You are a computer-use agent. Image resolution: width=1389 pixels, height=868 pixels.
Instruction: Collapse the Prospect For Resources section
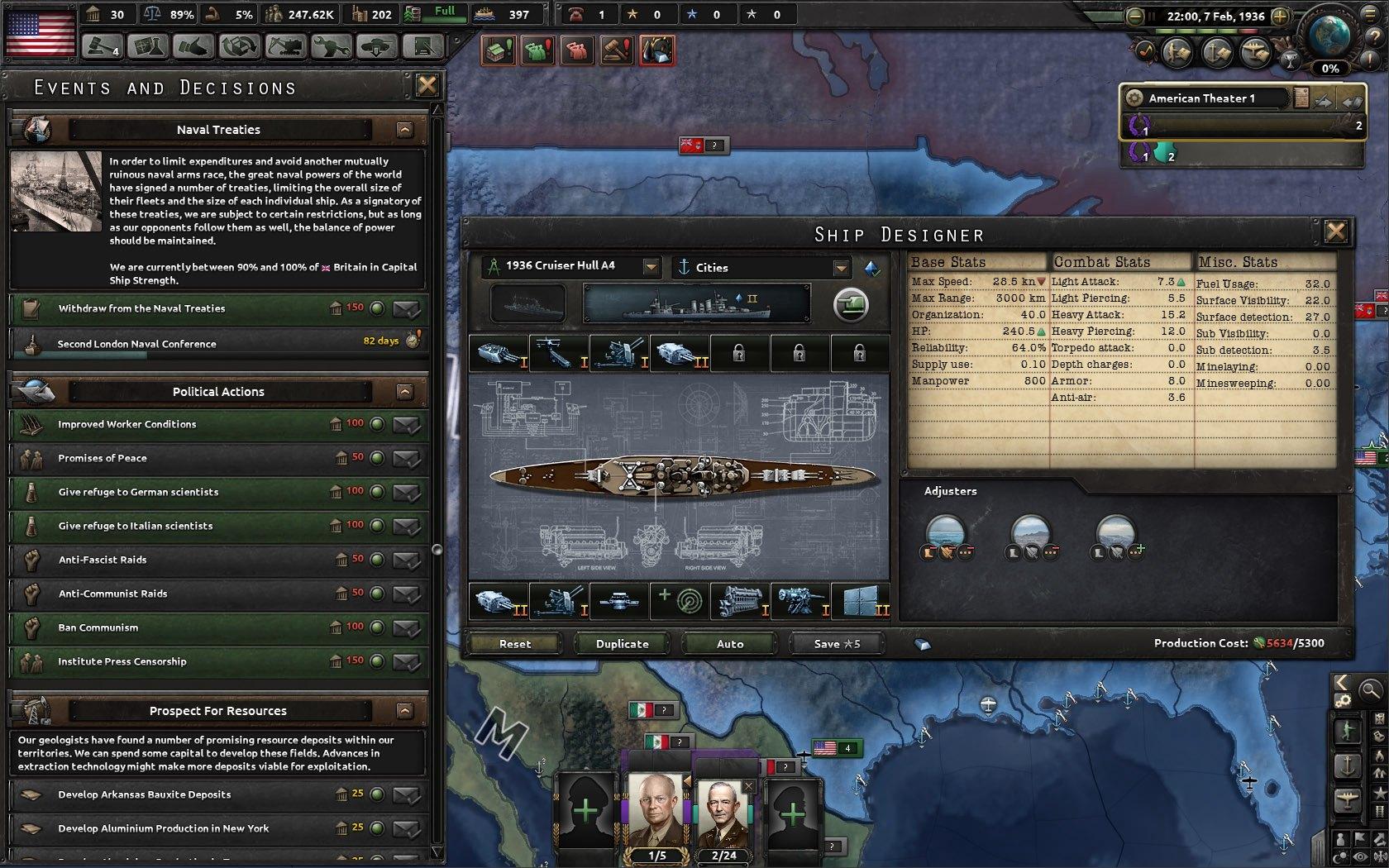(x=404, y=710)
